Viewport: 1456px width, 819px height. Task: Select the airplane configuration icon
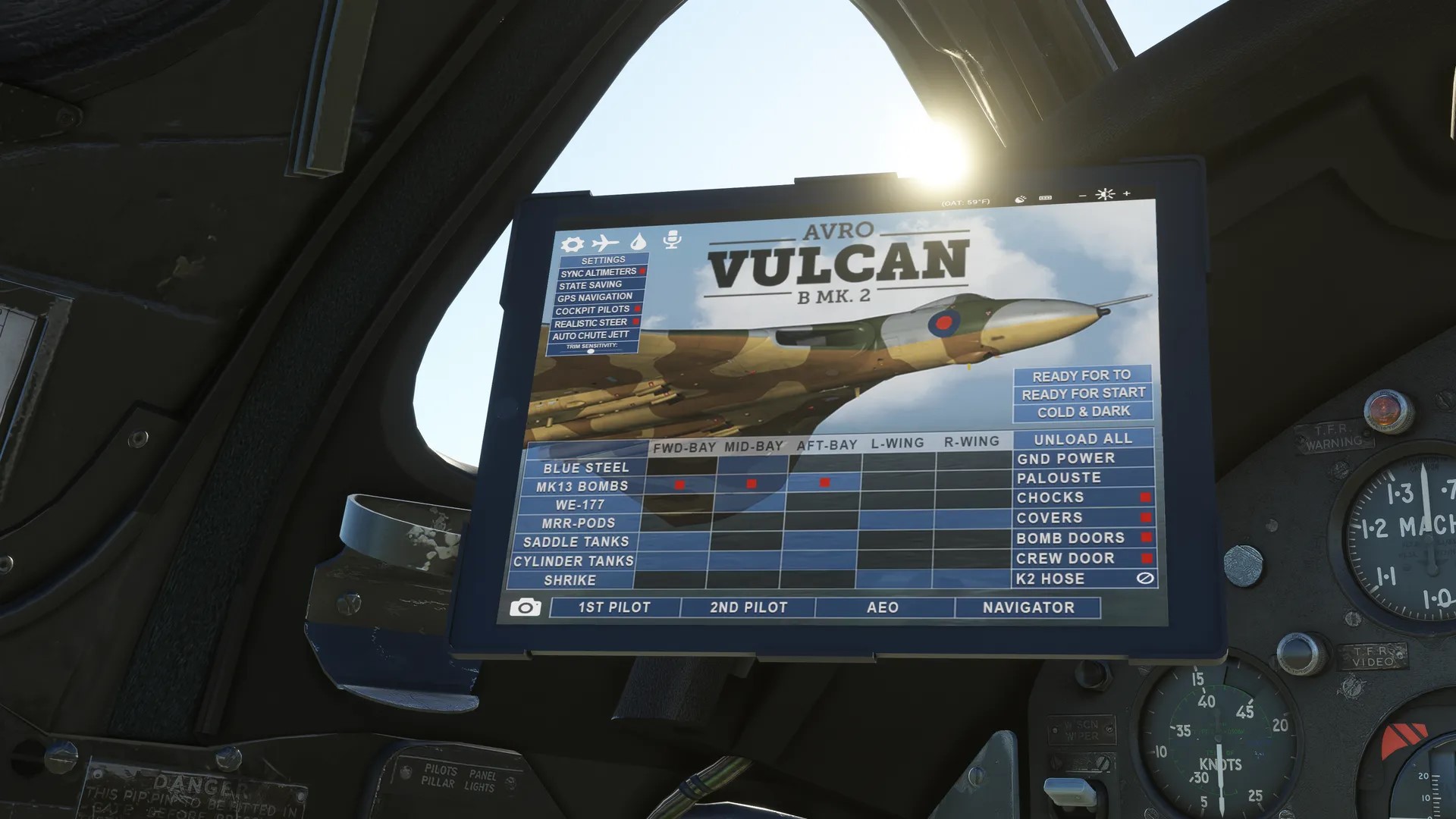click(604, 243)
